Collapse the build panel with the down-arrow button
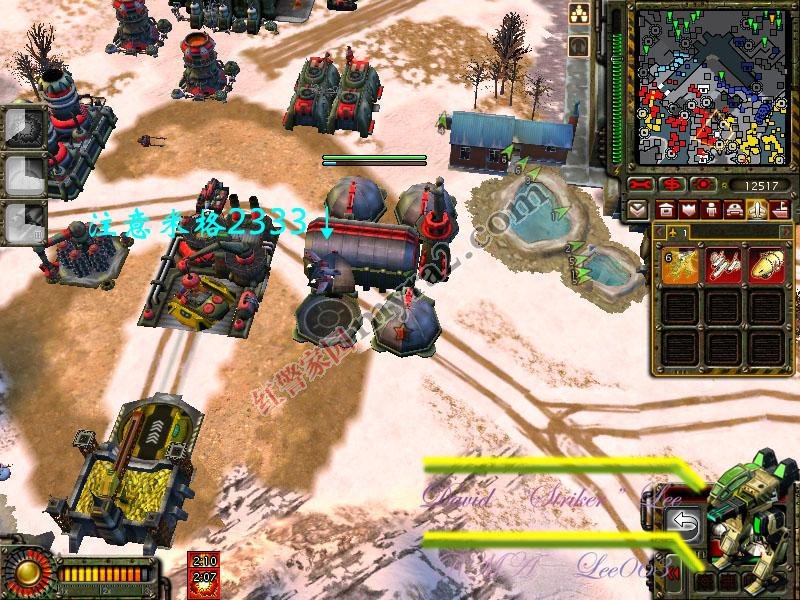 click(638, 210)
